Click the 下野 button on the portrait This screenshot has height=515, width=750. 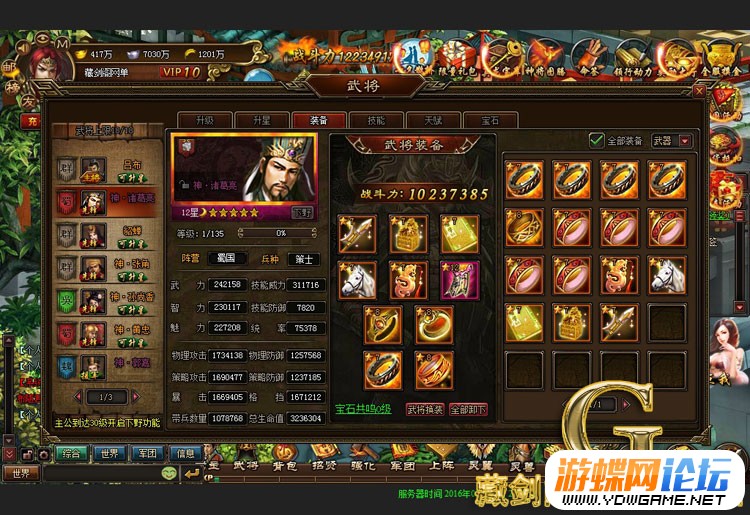(301, 212)
